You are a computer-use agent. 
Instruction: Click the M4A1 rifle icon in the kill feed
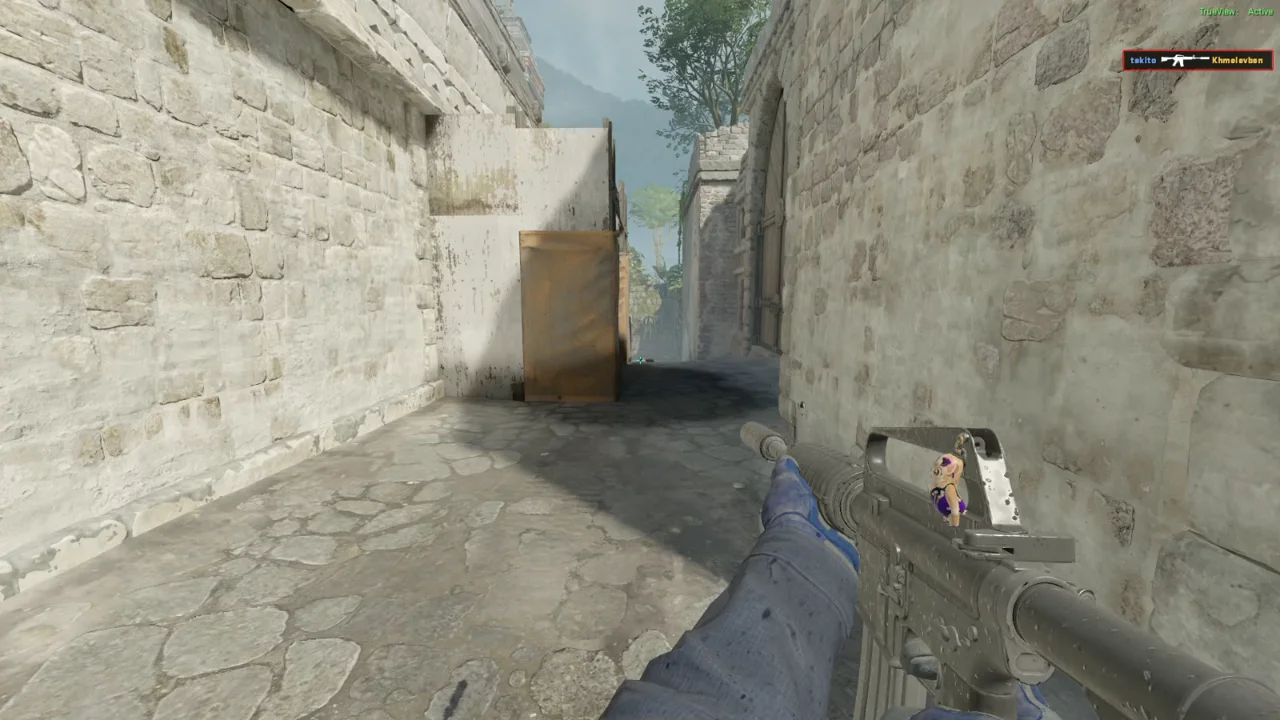coord(1184,60)
